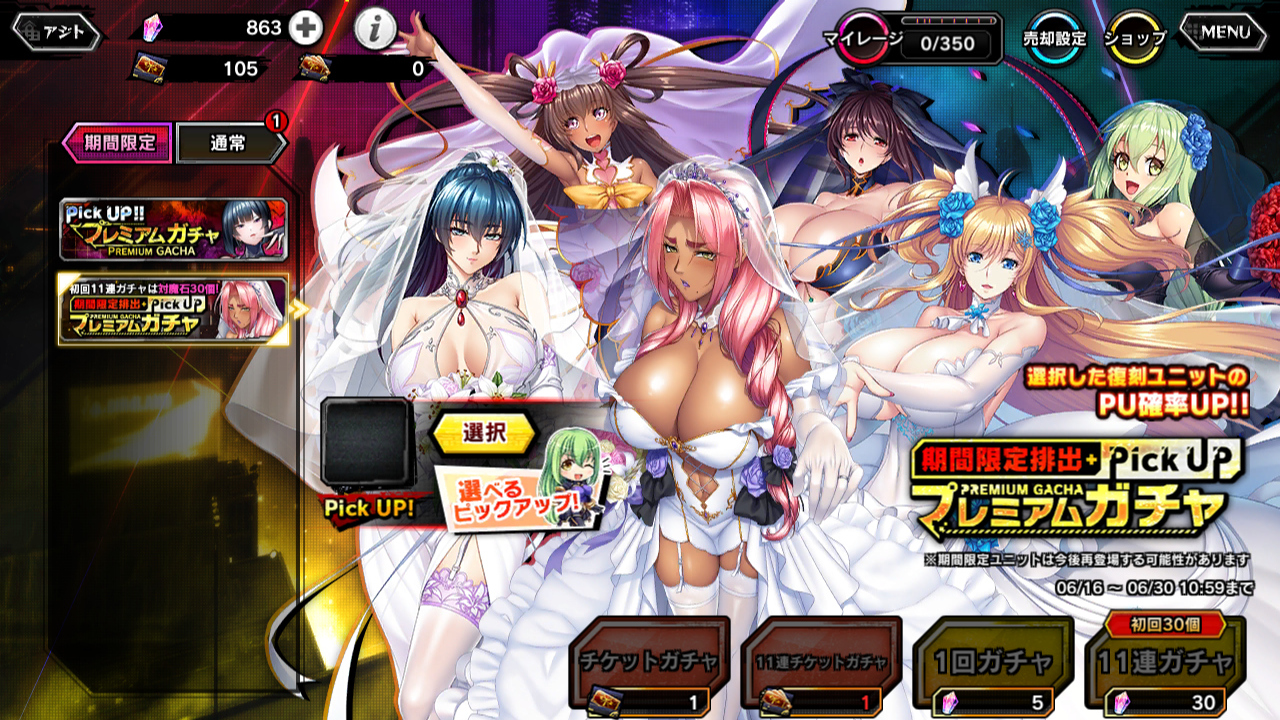Select the 期間限定排出+Pick UP gacha banner
Image resolution: width=1280 pixels, height=720 pixels.
pyautogui.click(x=173, y=310)
